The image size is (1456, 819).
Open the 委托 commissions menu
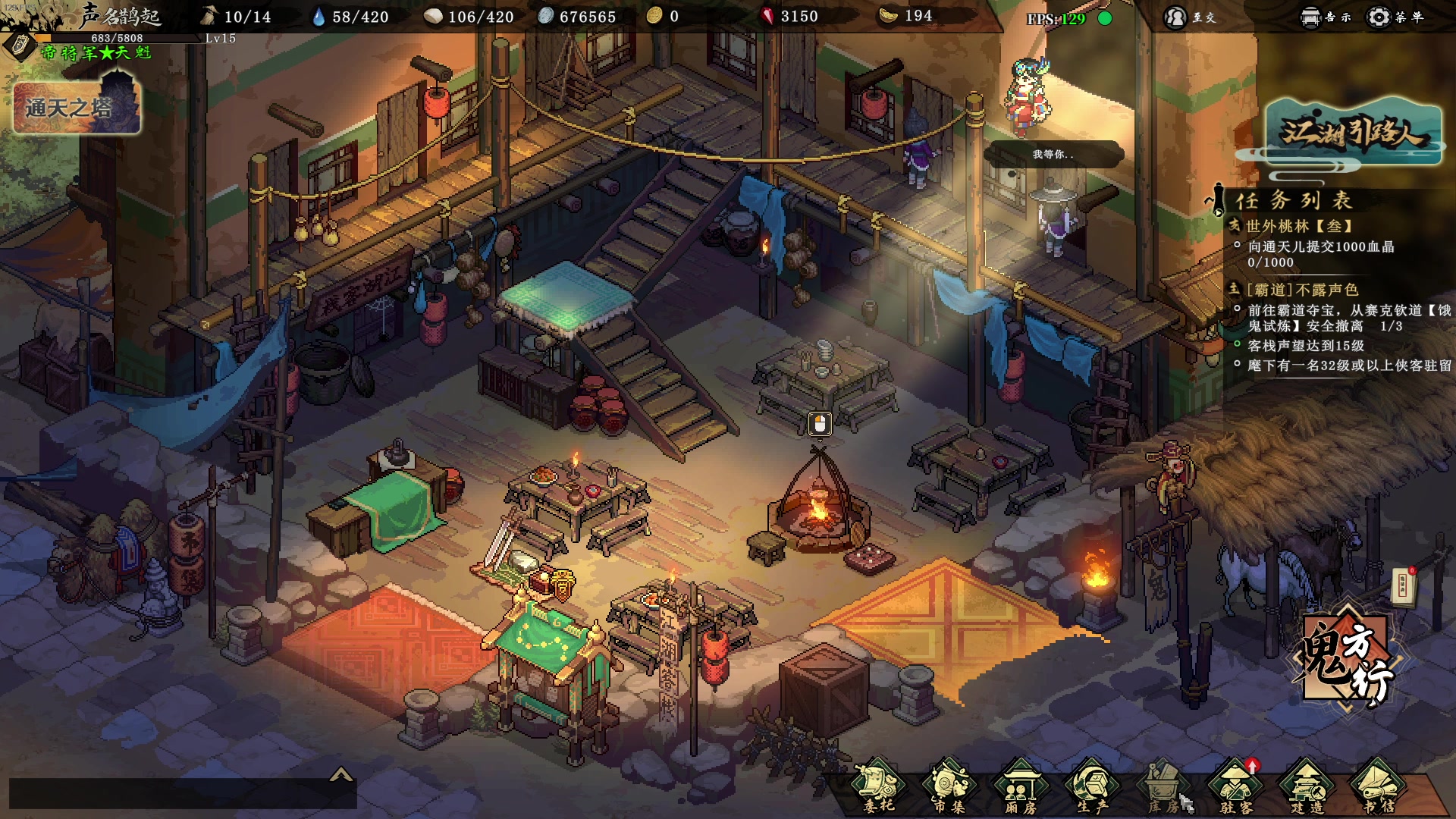(878, 787)
